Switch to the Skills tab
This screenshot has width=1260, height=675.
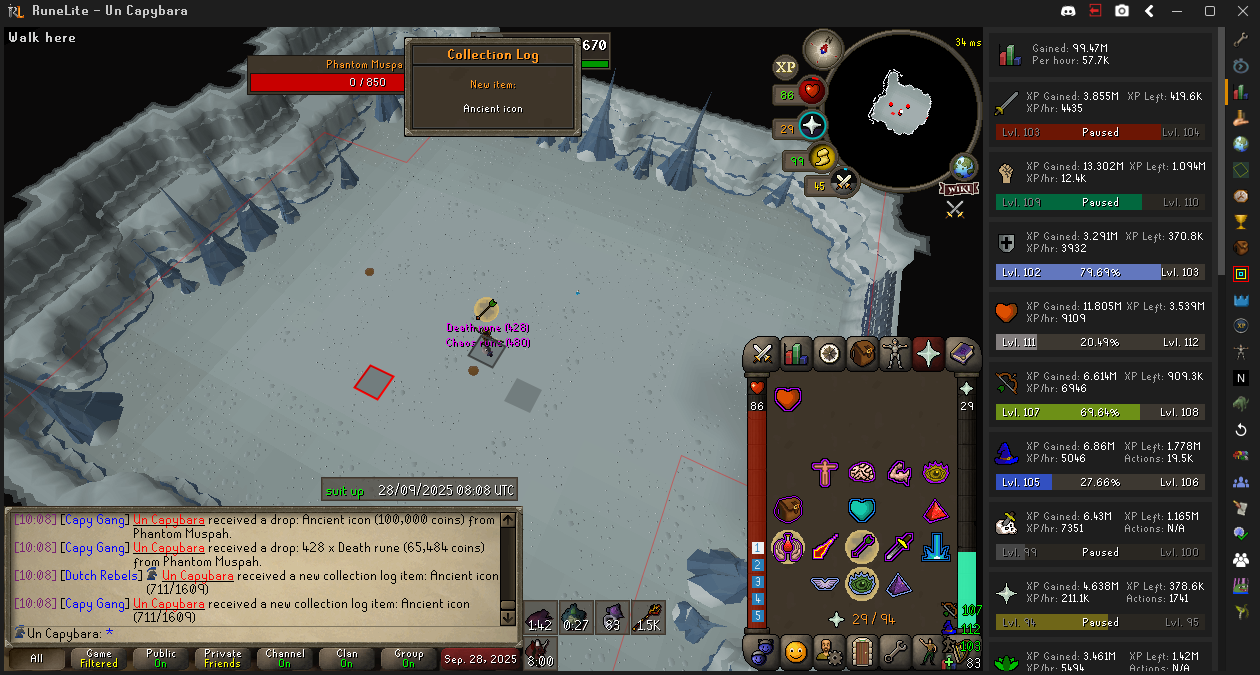(x=796, y=354)
